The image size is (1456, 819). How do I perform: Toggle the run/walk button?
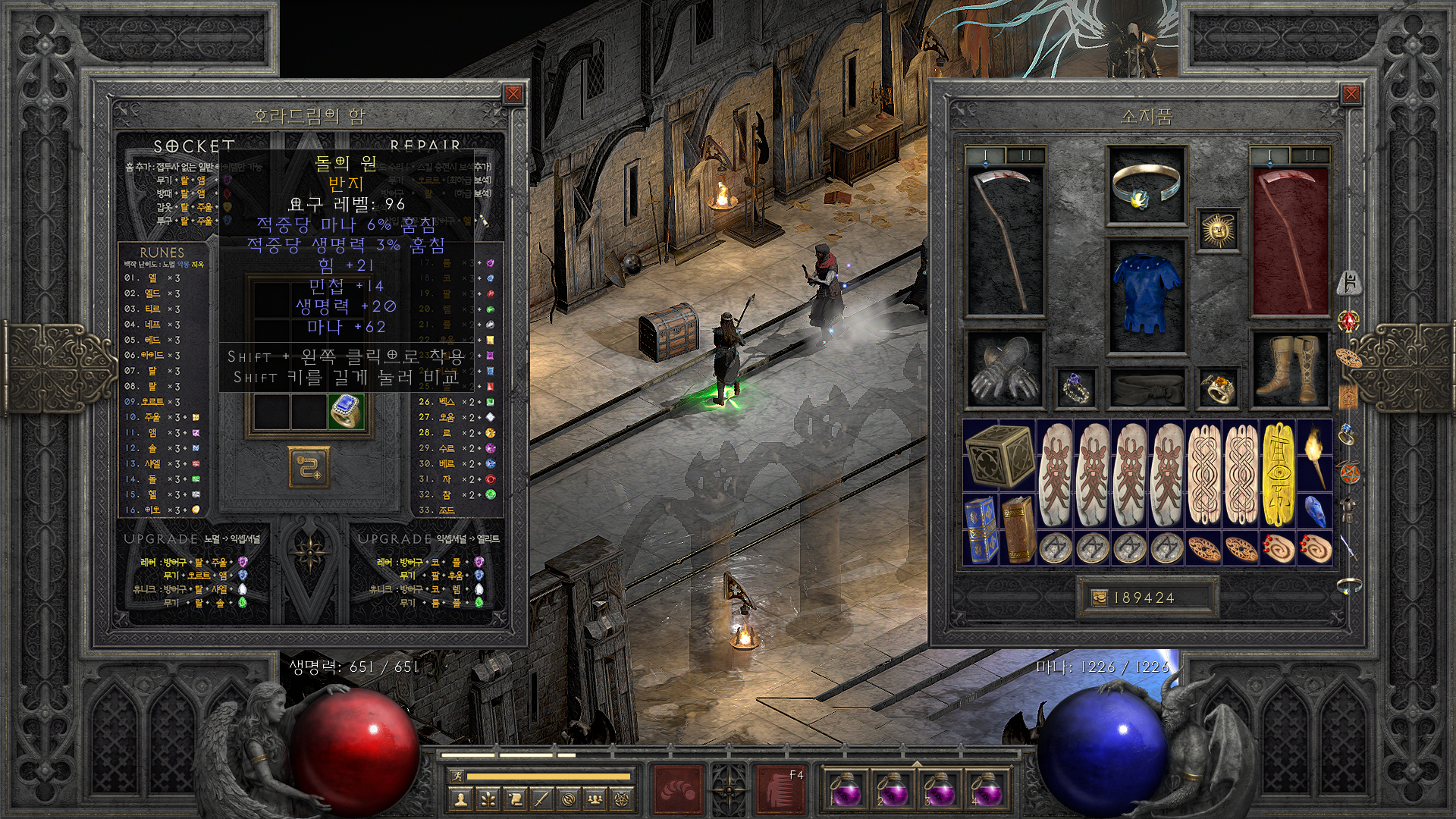pos(456,776)
